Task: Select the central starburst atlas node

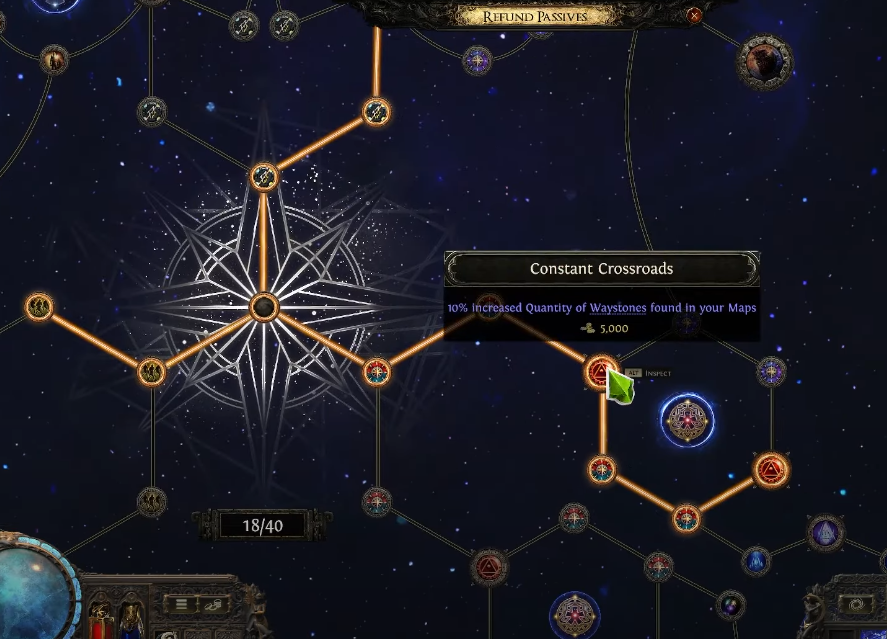Action: click(264, 306)
